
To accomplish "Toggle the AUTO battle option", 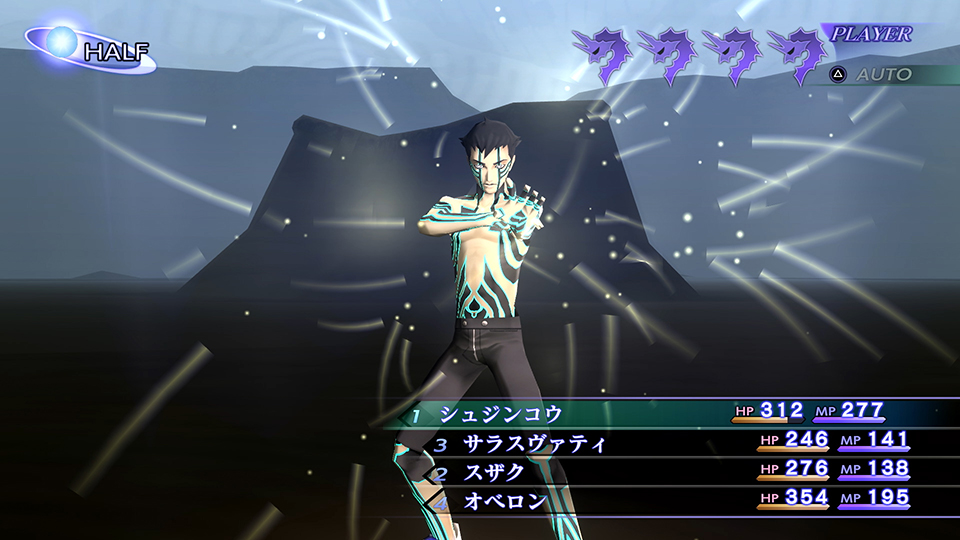I will pyautogui.click(x=873, y=75).
